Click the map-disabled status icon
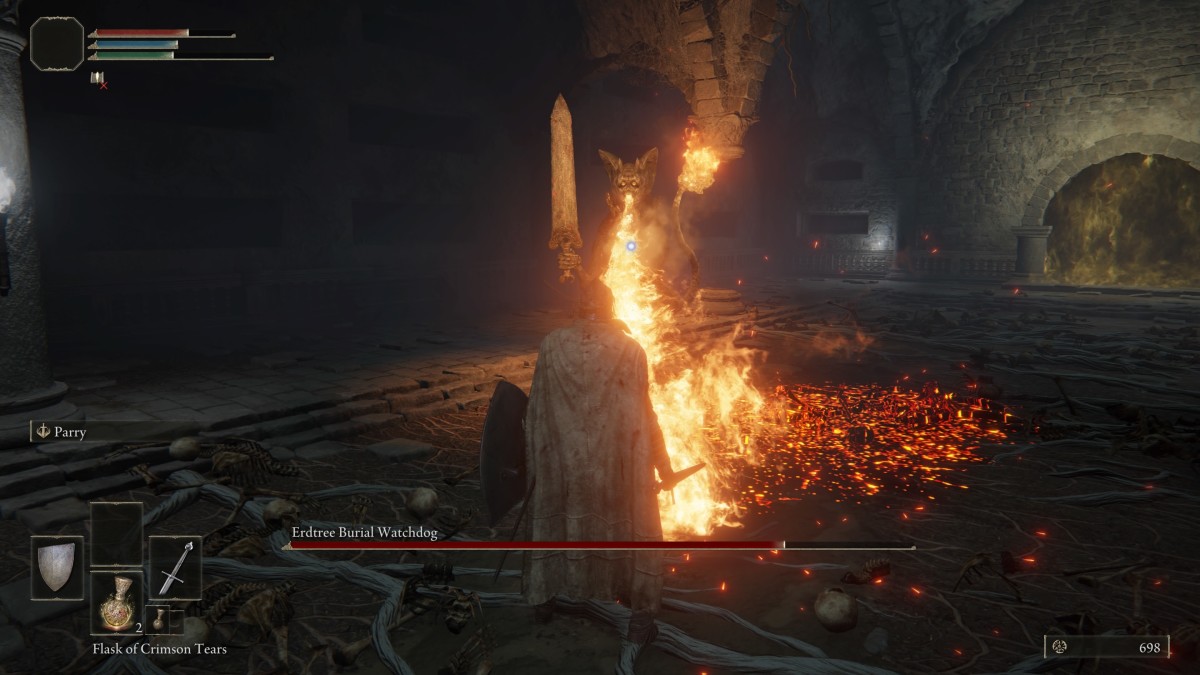This screenshot has width=1200, height=675. (x=97, y=79)
